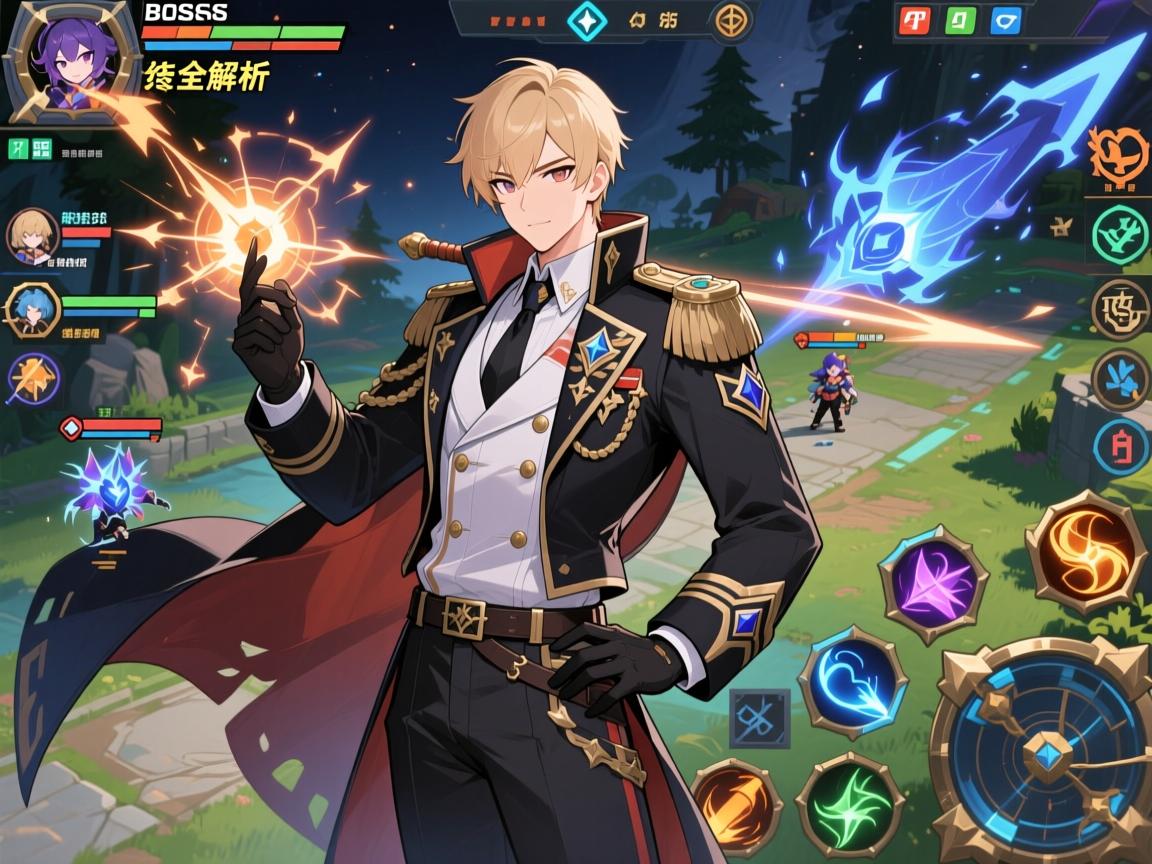Image resolution: width=1152 pixels, height=864 pixels.
Task: Click the green square top button
Action: [x=961, y=21]
